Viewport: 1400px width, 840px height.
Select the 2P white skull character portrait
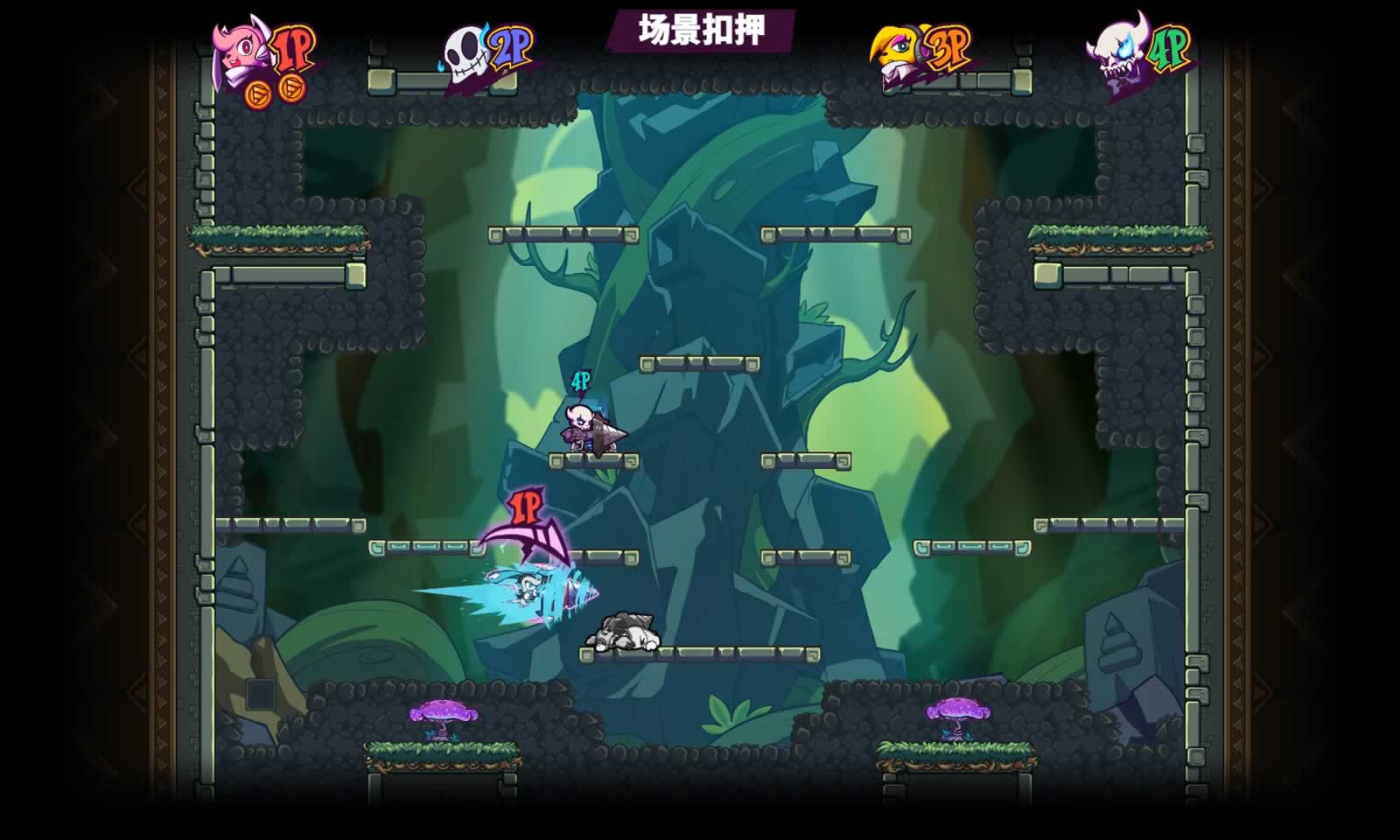468,50
